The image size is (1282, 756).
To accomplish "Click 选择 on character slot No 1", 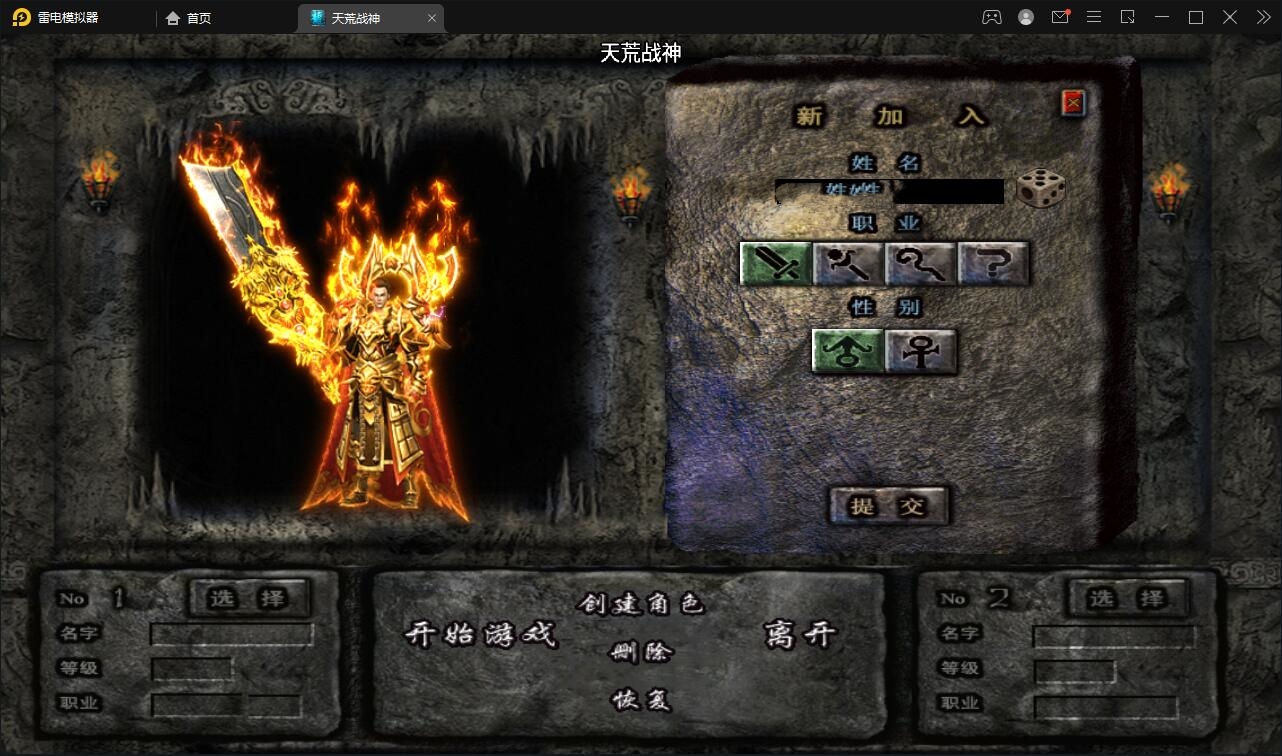I will 249,598.
